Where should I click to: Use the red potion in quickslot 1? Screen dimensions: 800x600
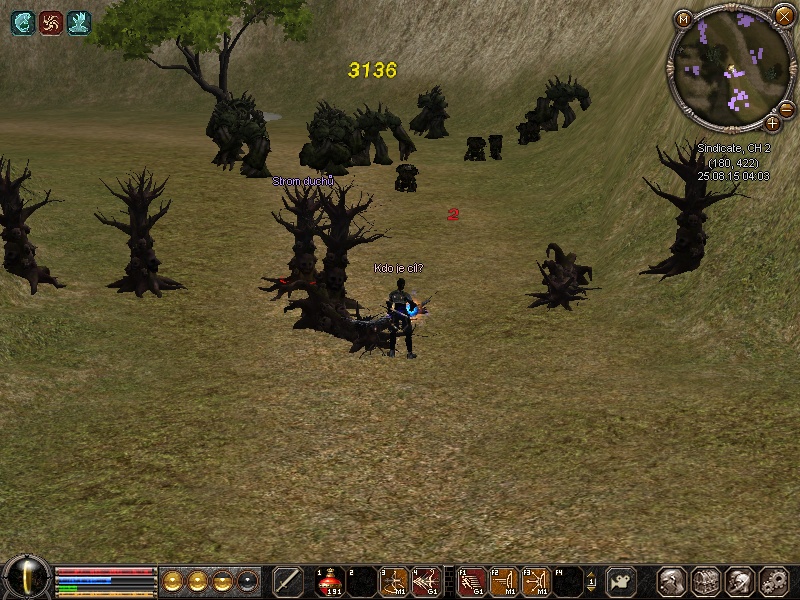click(x=331, y=581)
